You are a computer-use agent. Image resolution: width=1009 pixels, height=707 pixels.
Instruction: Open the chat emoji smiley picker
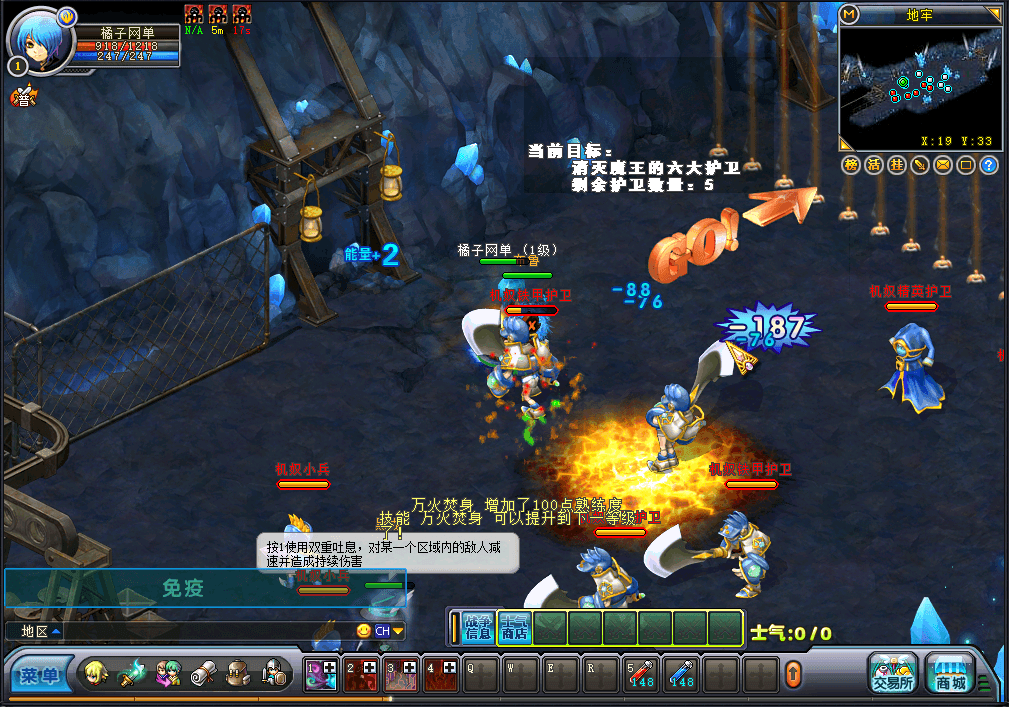[364, 631]
